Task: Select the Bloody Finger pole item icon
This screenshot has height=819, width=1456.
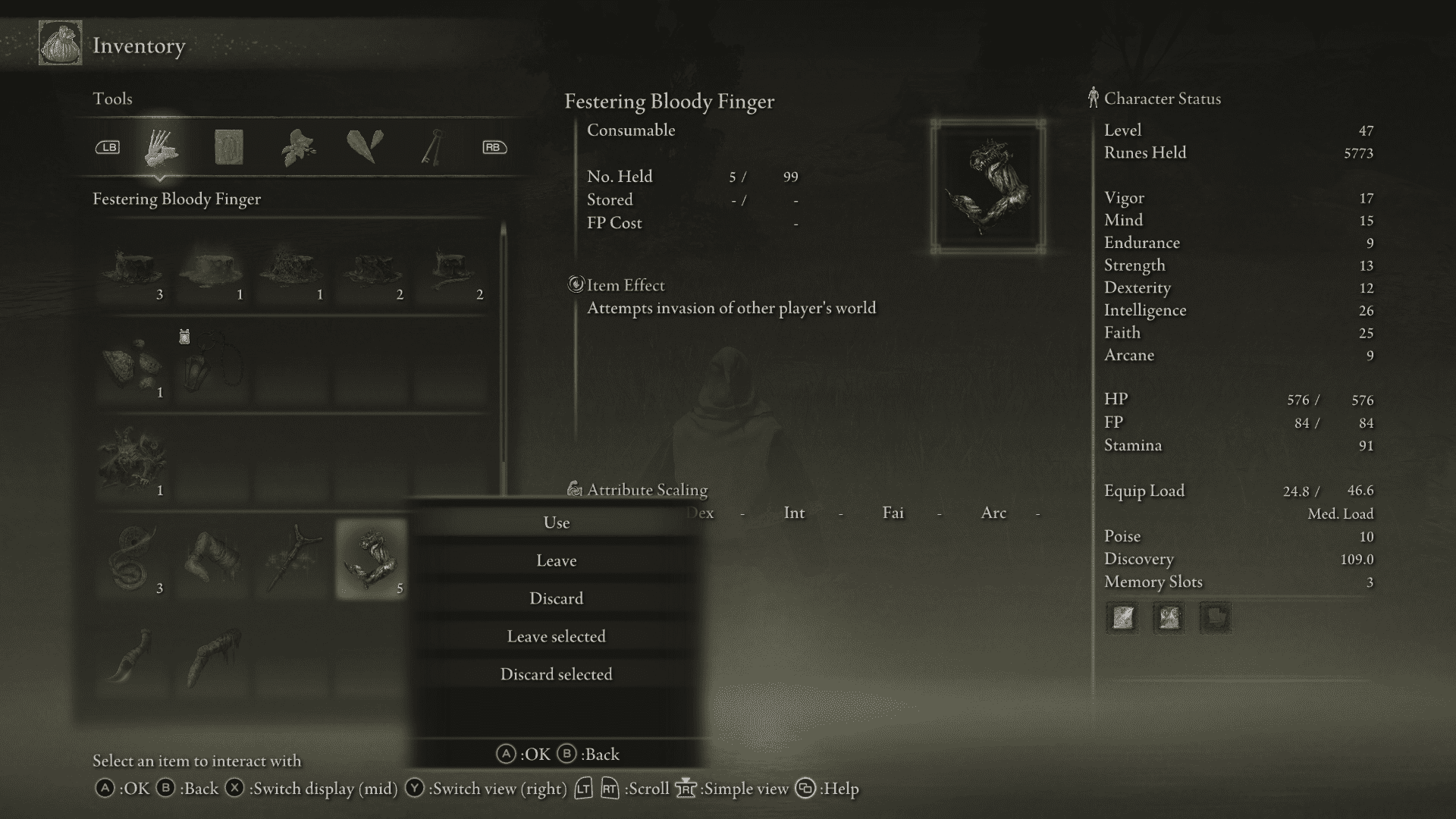Action: 293,557
